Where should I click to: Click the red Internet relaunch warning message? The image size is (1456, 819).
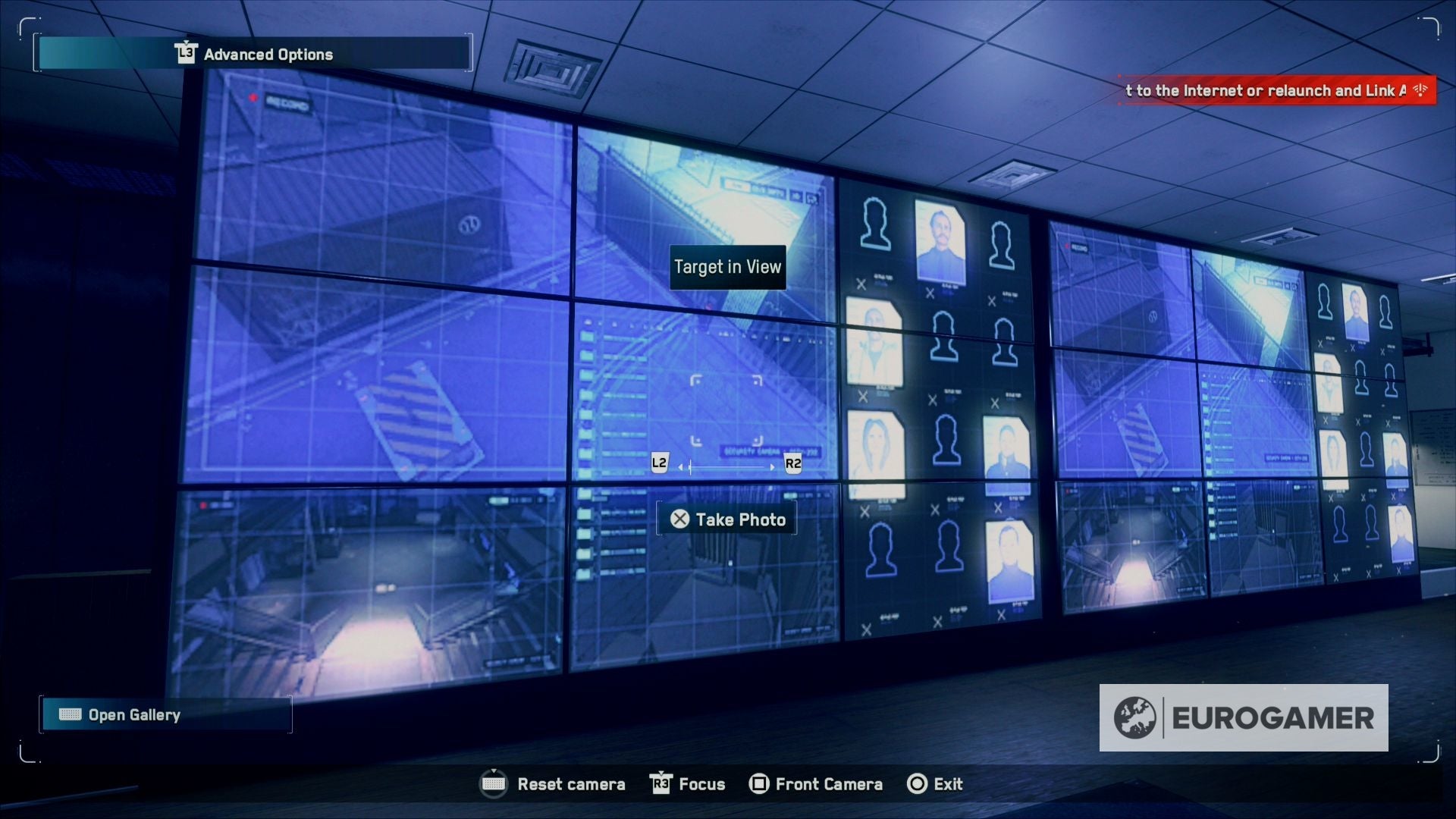1272,89
